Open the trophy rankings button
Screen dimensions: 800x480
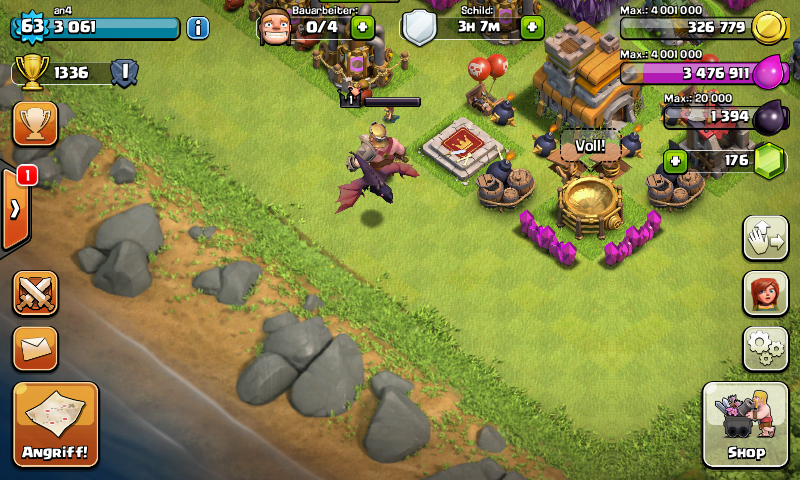pyautogui.click(x=35, y=123)
